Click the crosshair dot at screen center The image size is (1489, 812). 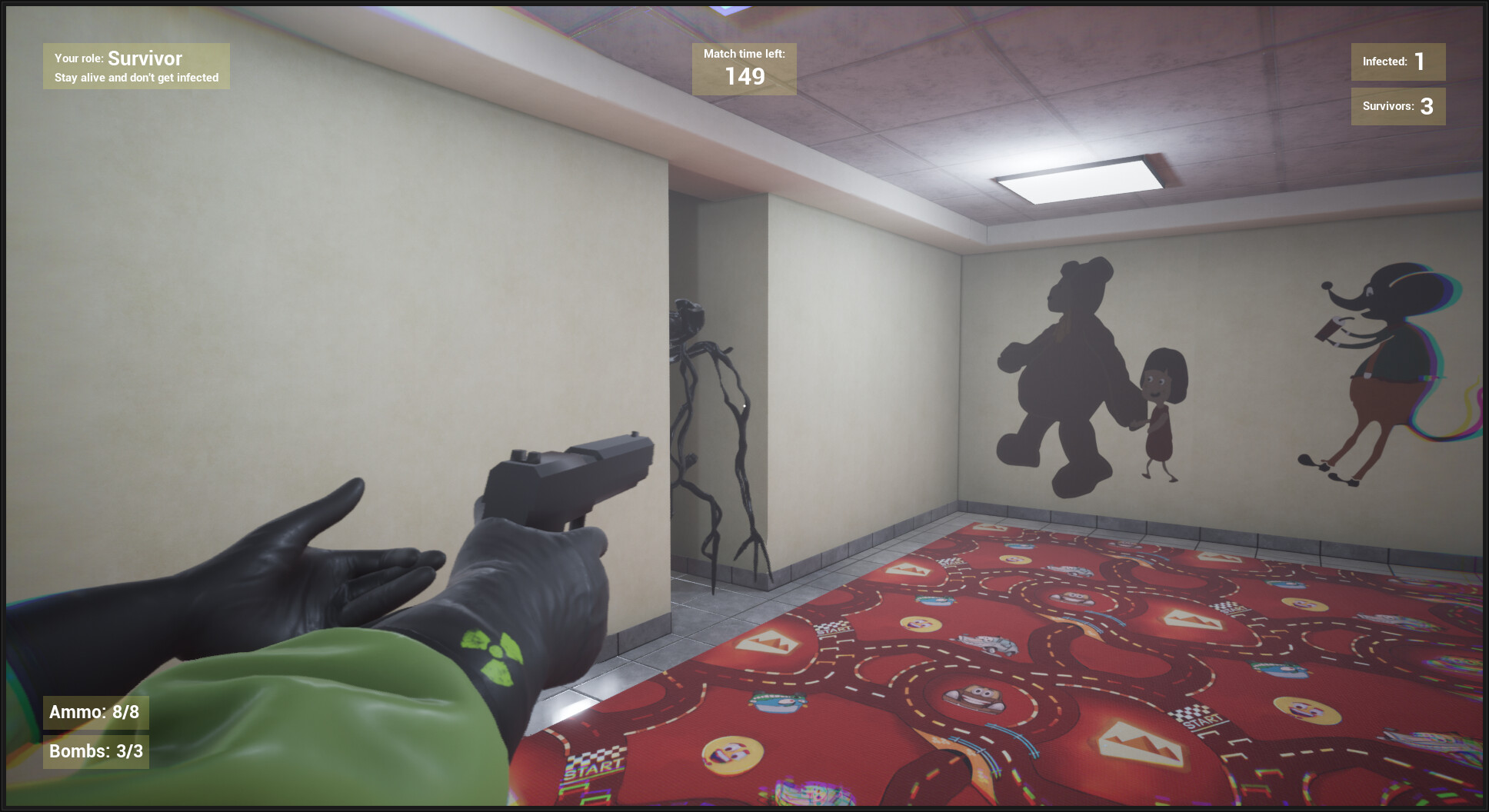[744, 406]
